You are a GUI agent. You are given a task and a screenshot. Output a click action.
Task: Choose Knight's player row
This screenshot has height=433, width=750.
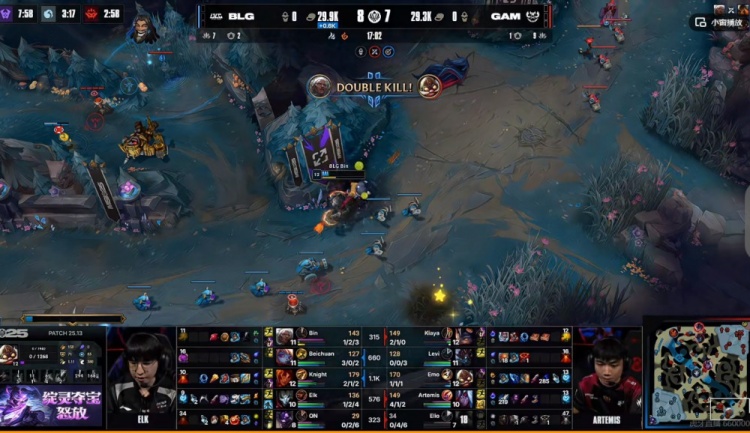[320, 377]
